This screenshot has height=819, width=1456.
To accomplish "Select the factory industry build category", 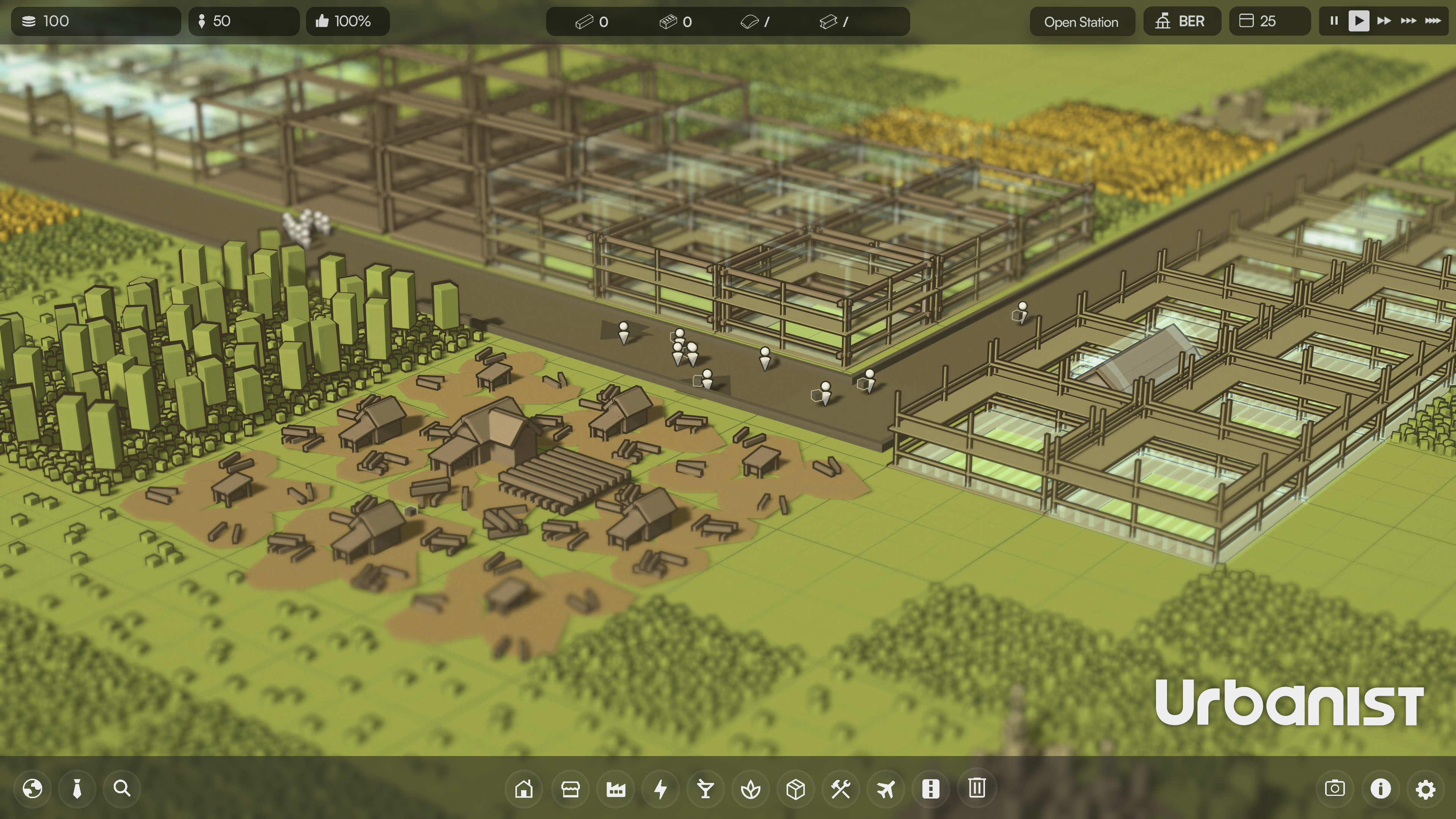I will point(616,789).
